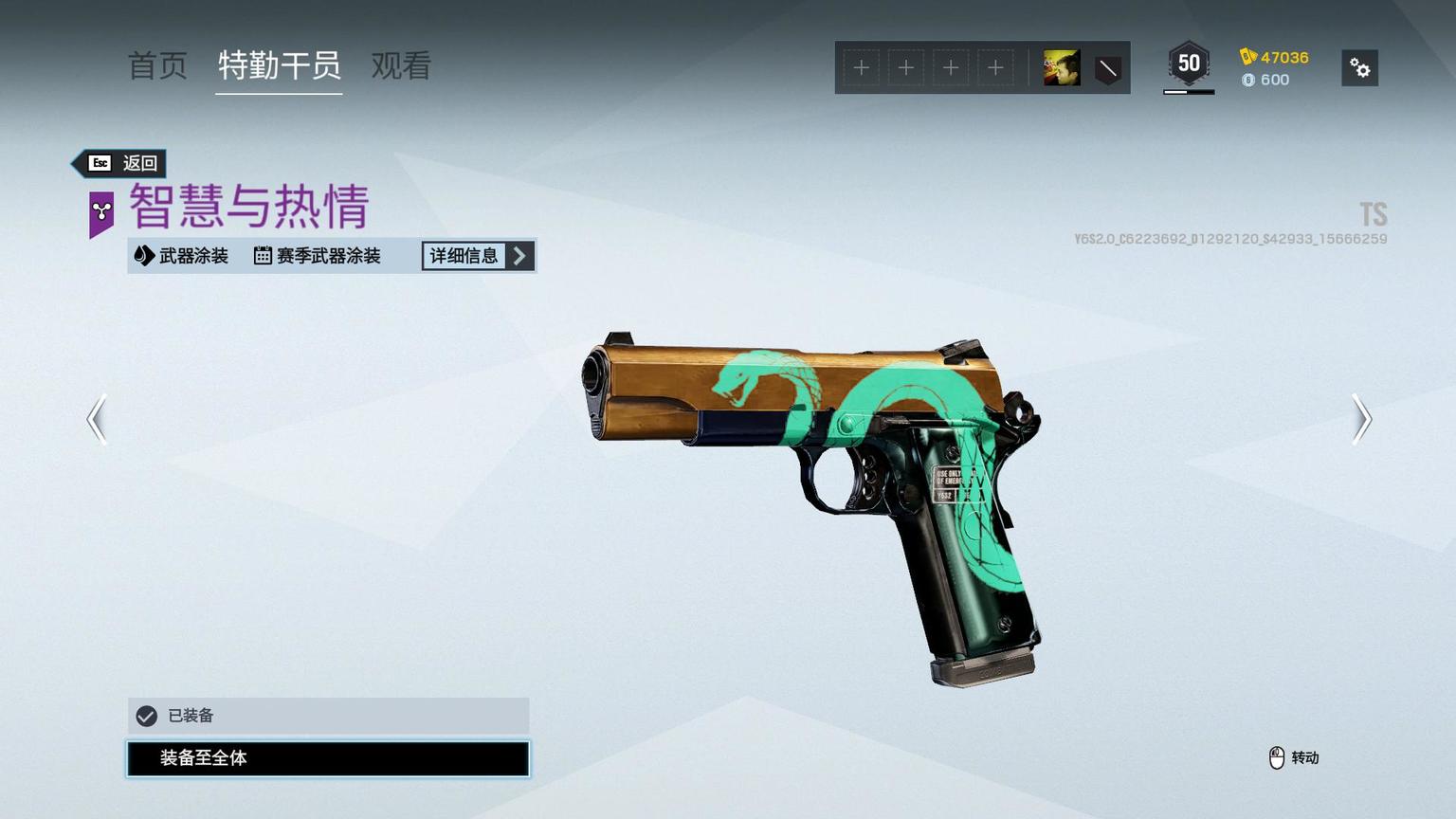
Task: Open the 首页 home tab
Action: 157,65
